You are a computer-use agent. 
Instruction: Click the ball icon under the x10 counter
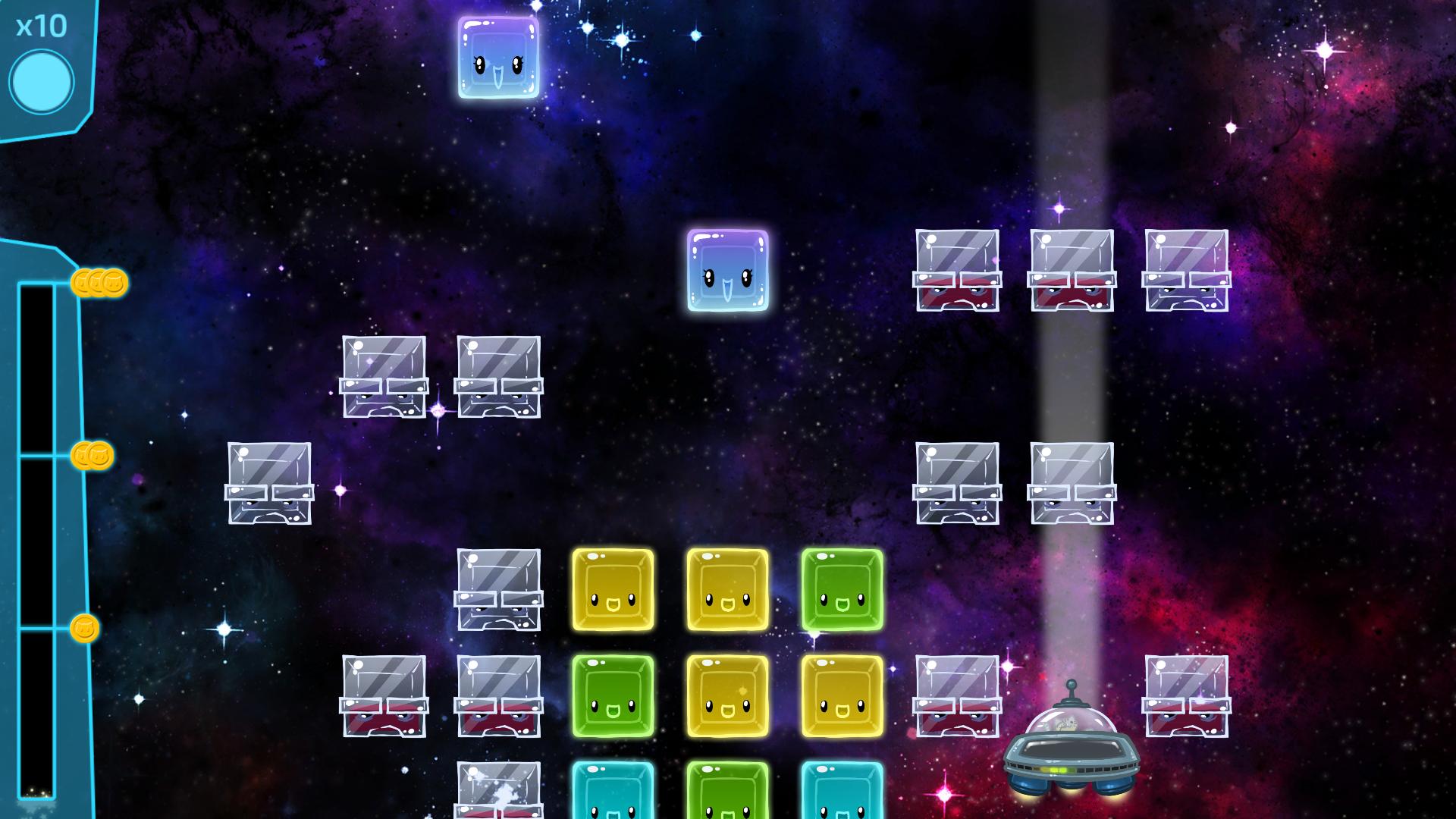[x=42, y=82]
